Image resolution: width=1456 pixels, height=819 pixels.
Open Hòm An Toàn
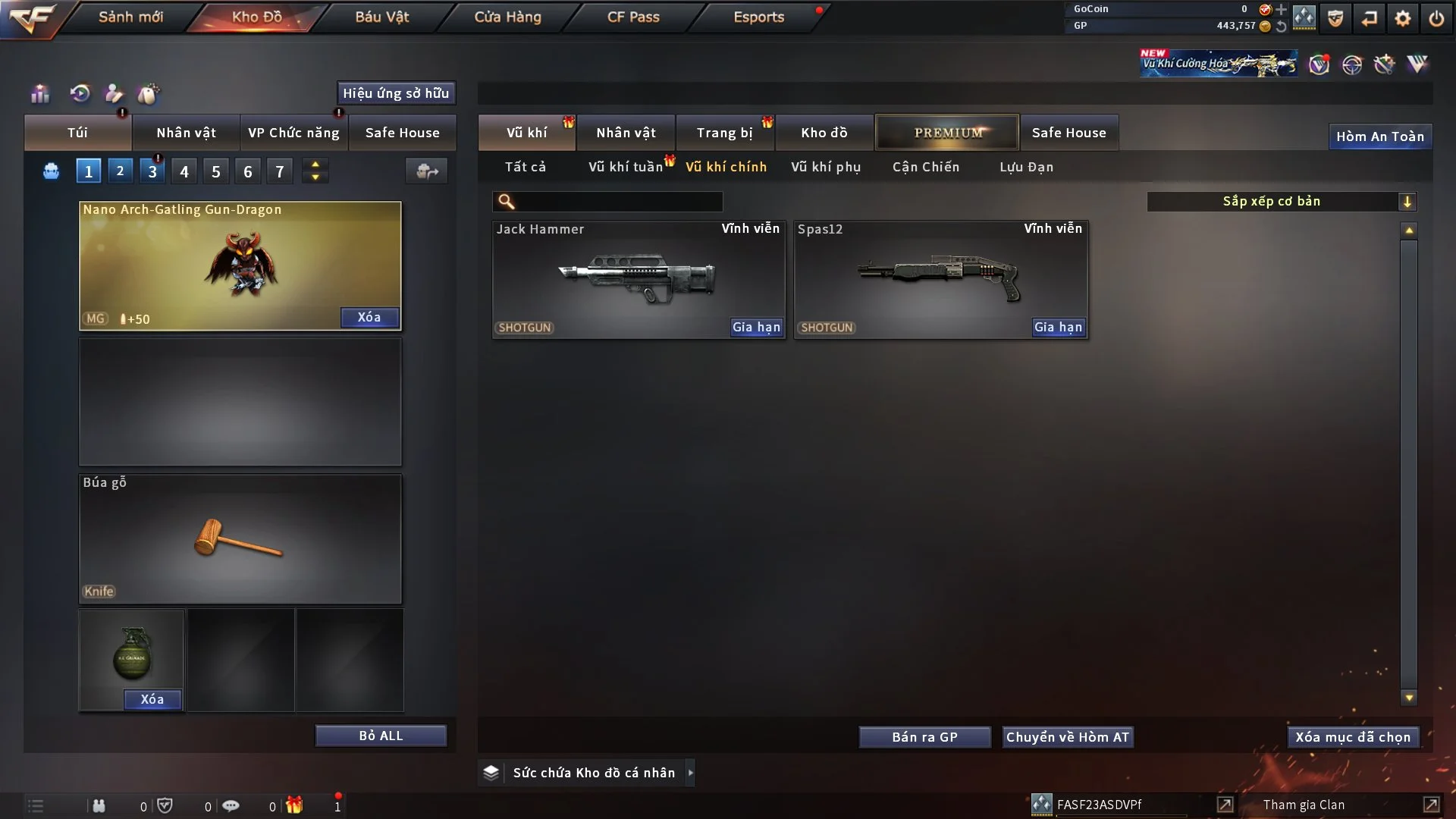[1379, 136]
